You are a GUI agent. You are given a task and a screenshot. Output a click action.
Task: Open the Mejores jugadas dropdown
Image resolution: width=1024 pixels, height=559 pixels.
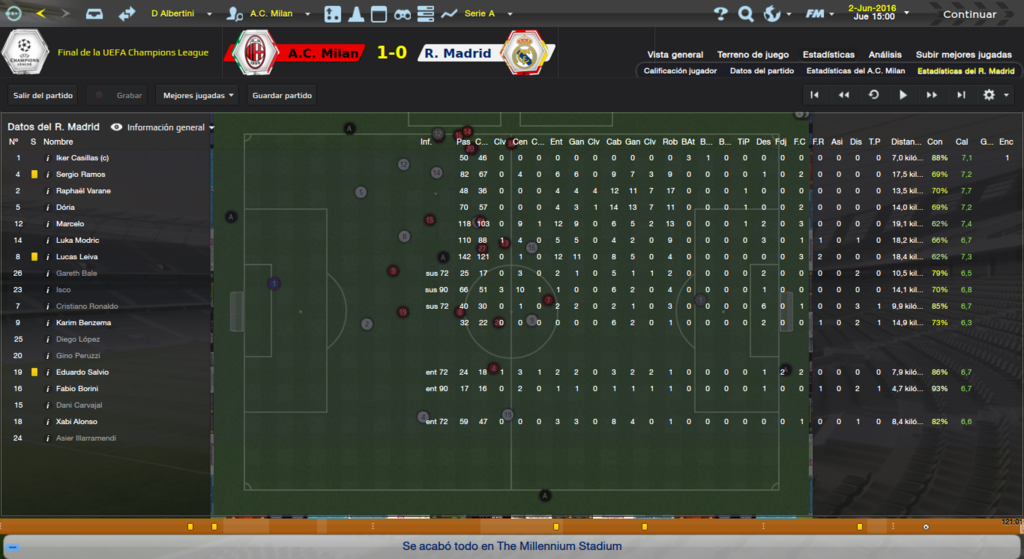tap(198, 95)
